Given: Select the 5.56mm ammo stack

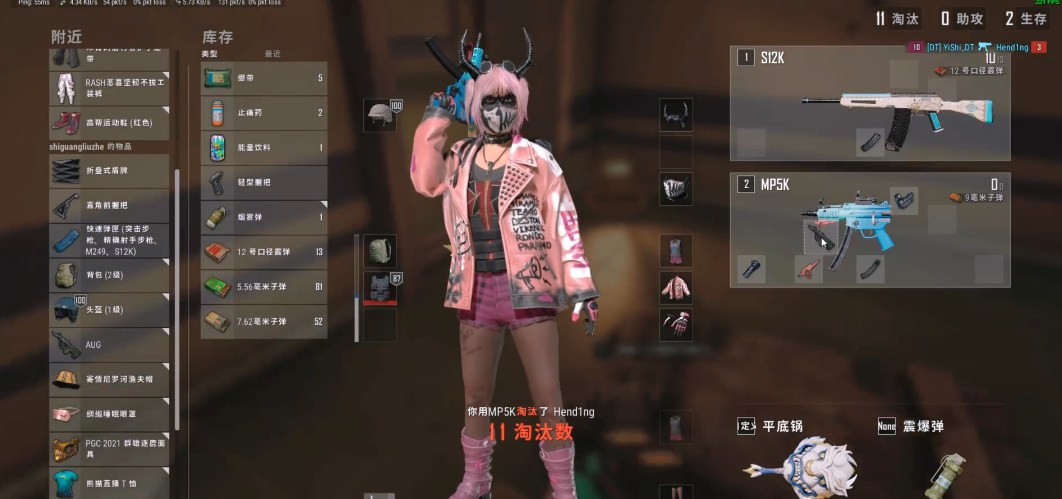Looking at the screenshot, I should [x=264, y=287].
